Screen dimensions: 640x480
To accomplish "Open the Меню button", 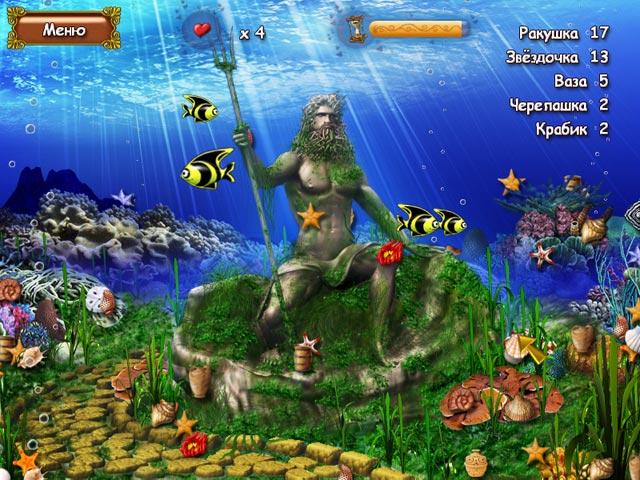I will [63, 30].
